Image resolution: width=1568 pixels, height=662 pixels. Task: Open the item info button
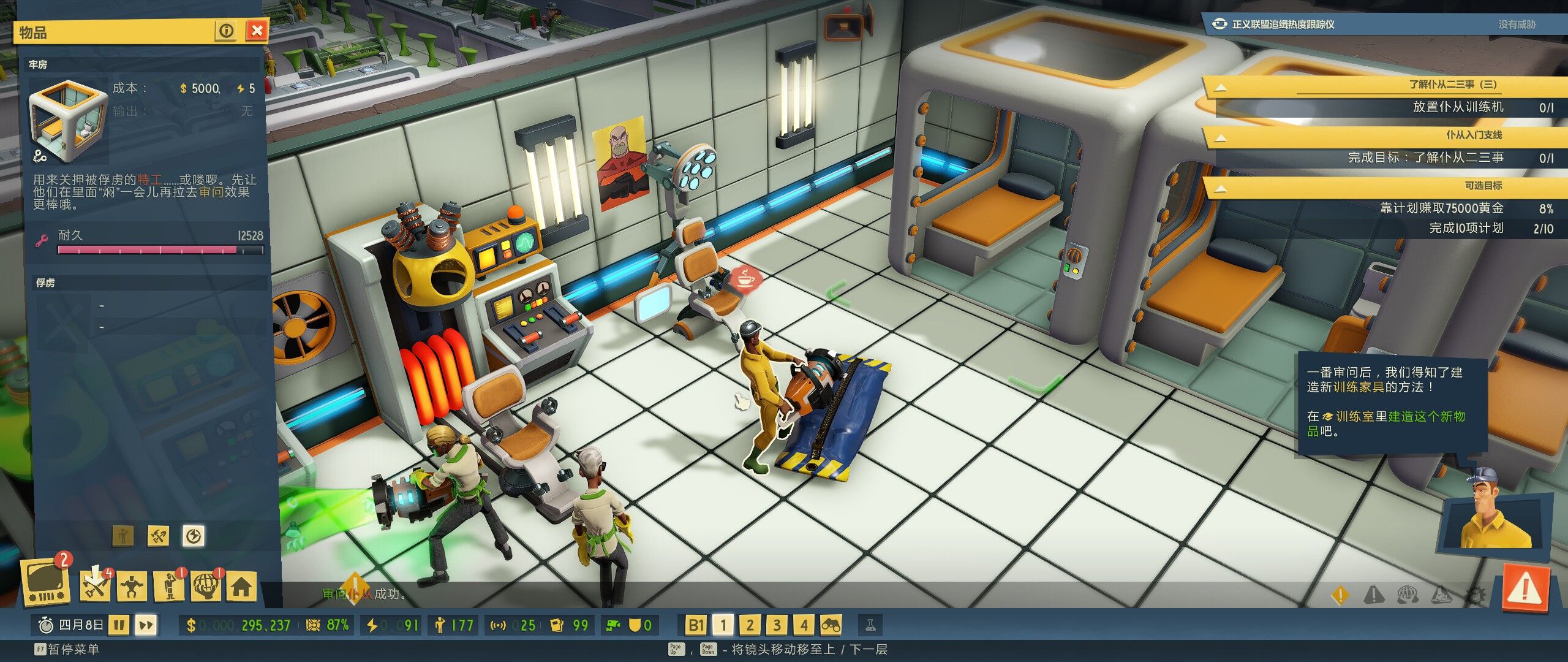[226, 30]
